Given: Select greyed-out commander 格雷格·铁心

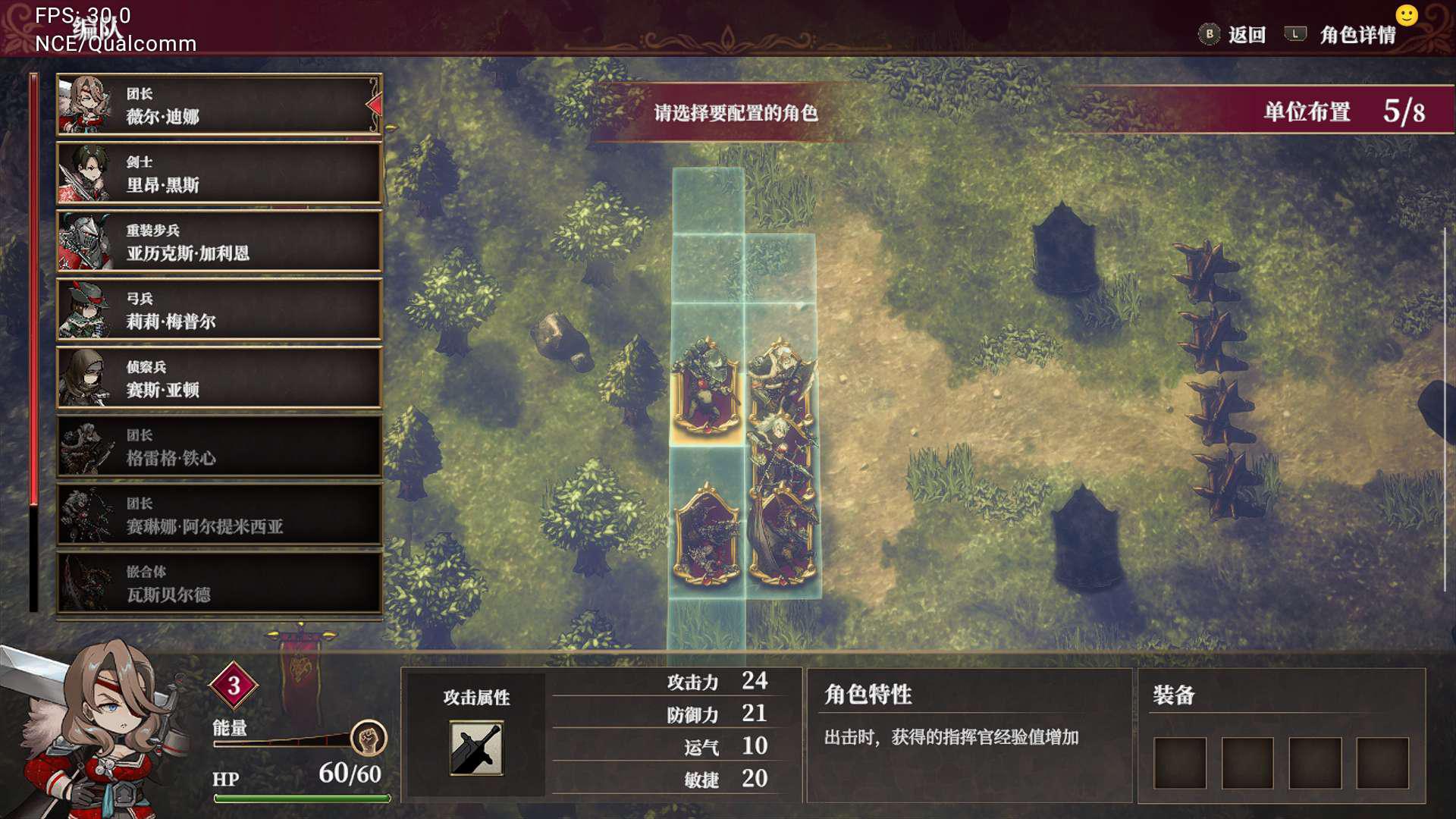Looking at the screenshot, I should click(x=218, y=447).
